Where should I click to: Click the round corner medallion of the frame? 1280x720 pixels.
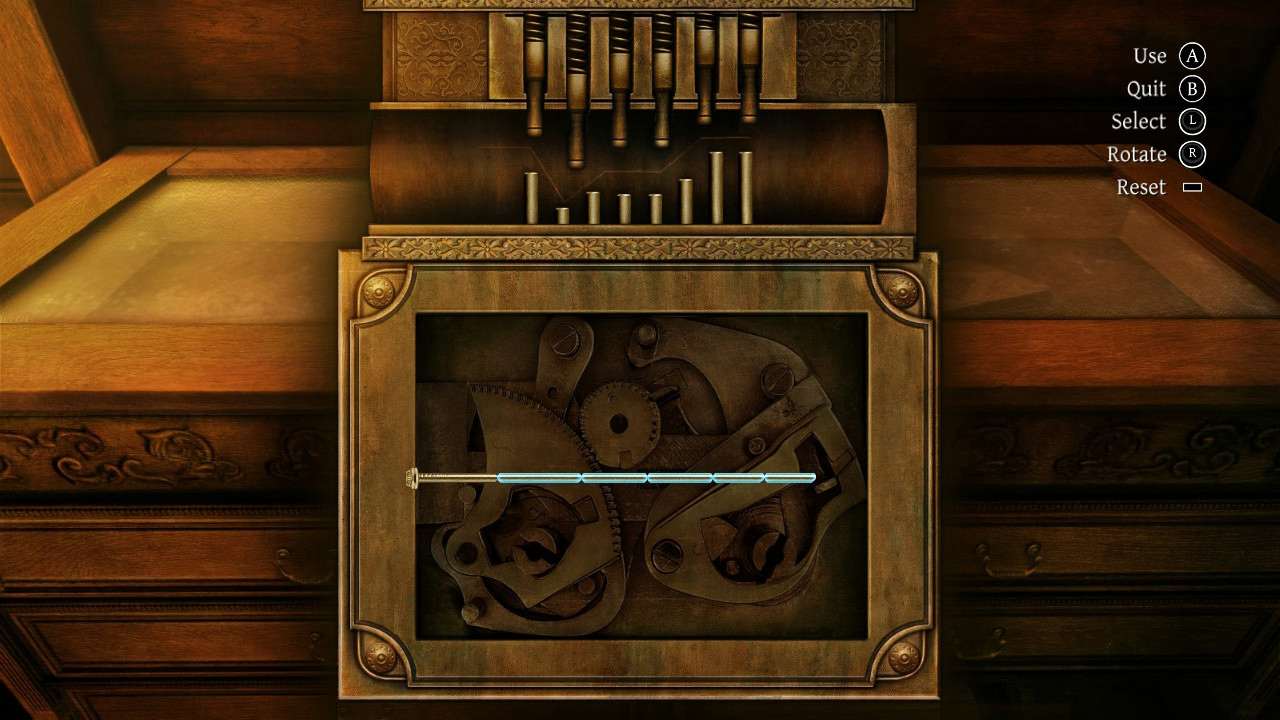[377, 292]
